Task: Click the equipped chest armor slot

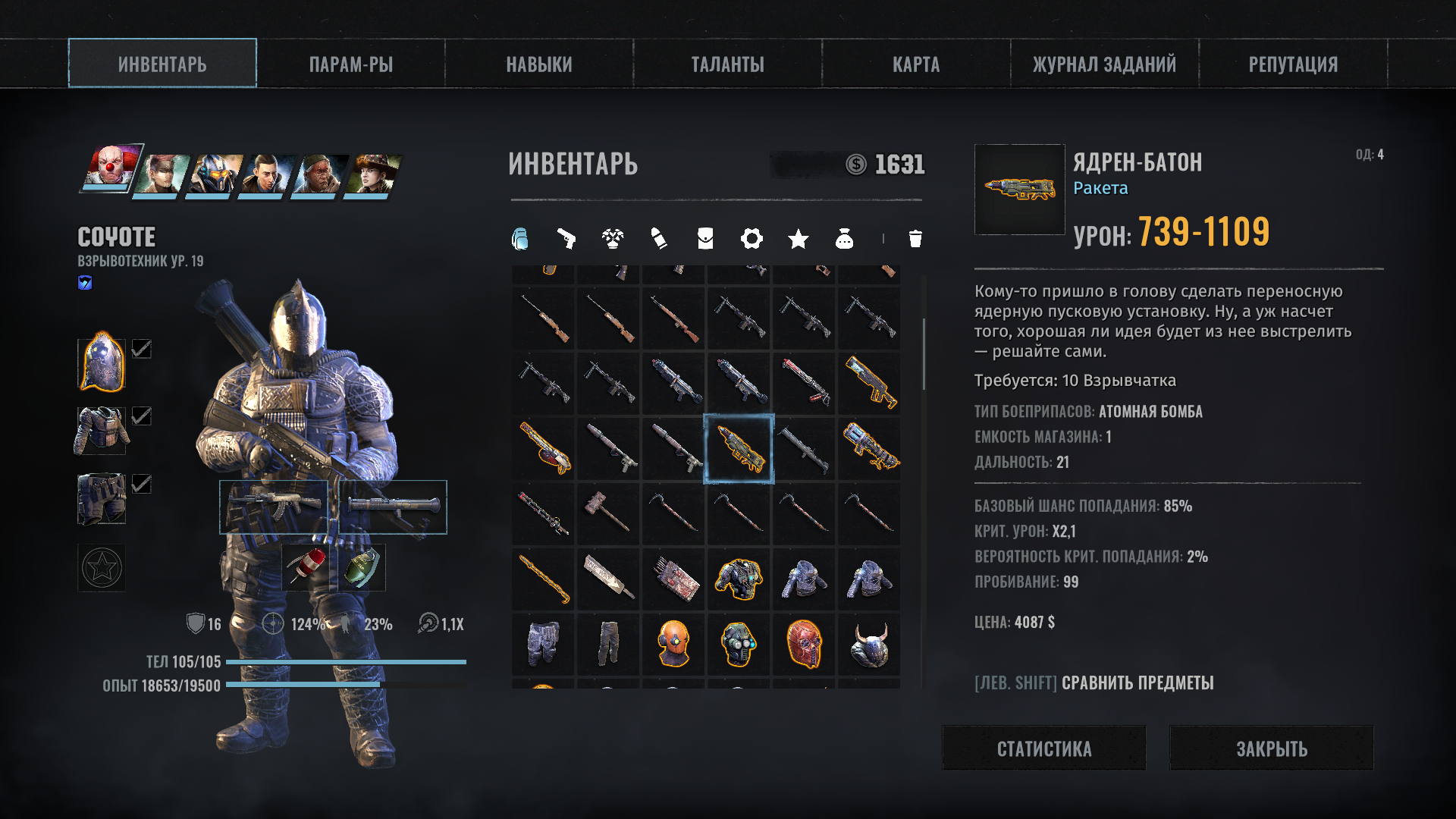Action: click(x=102, y=431)
